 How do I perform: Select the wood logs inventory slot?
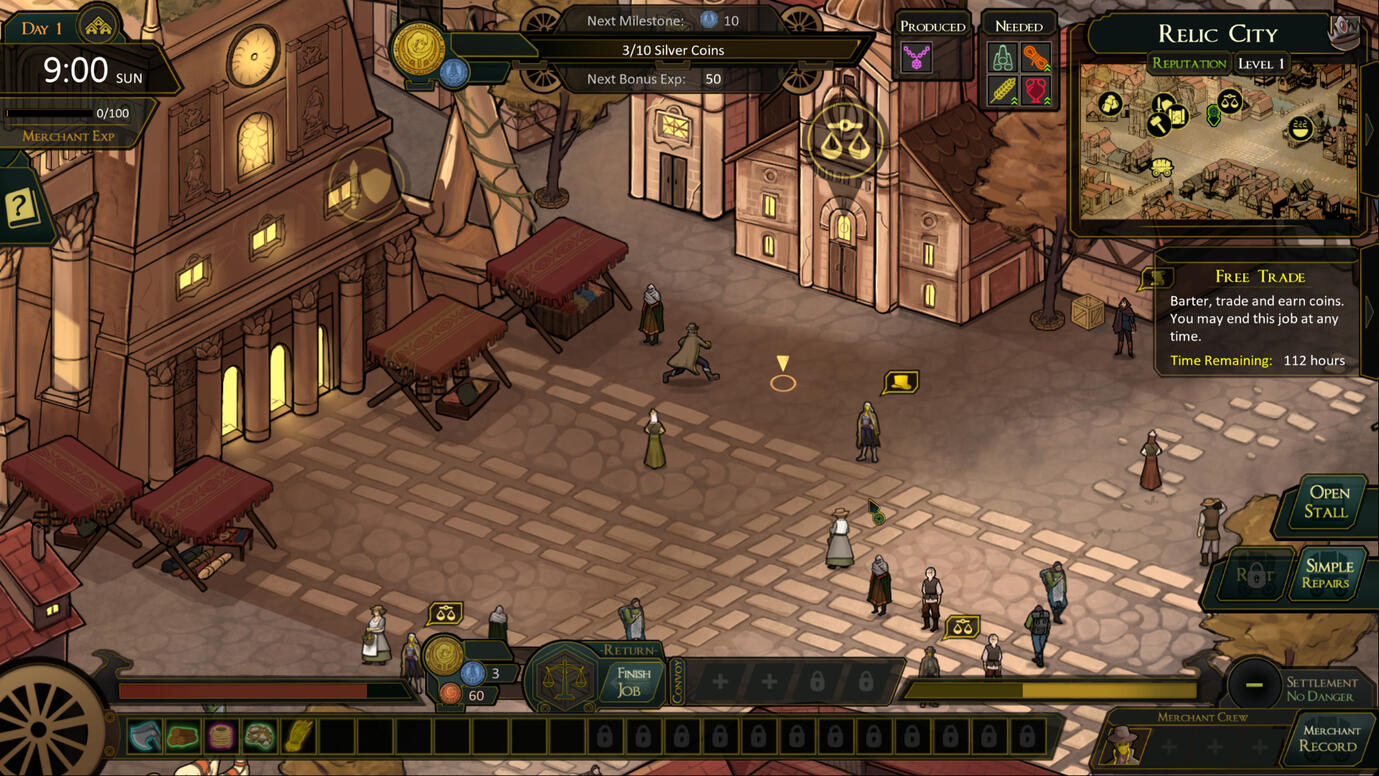click(183, 737)
